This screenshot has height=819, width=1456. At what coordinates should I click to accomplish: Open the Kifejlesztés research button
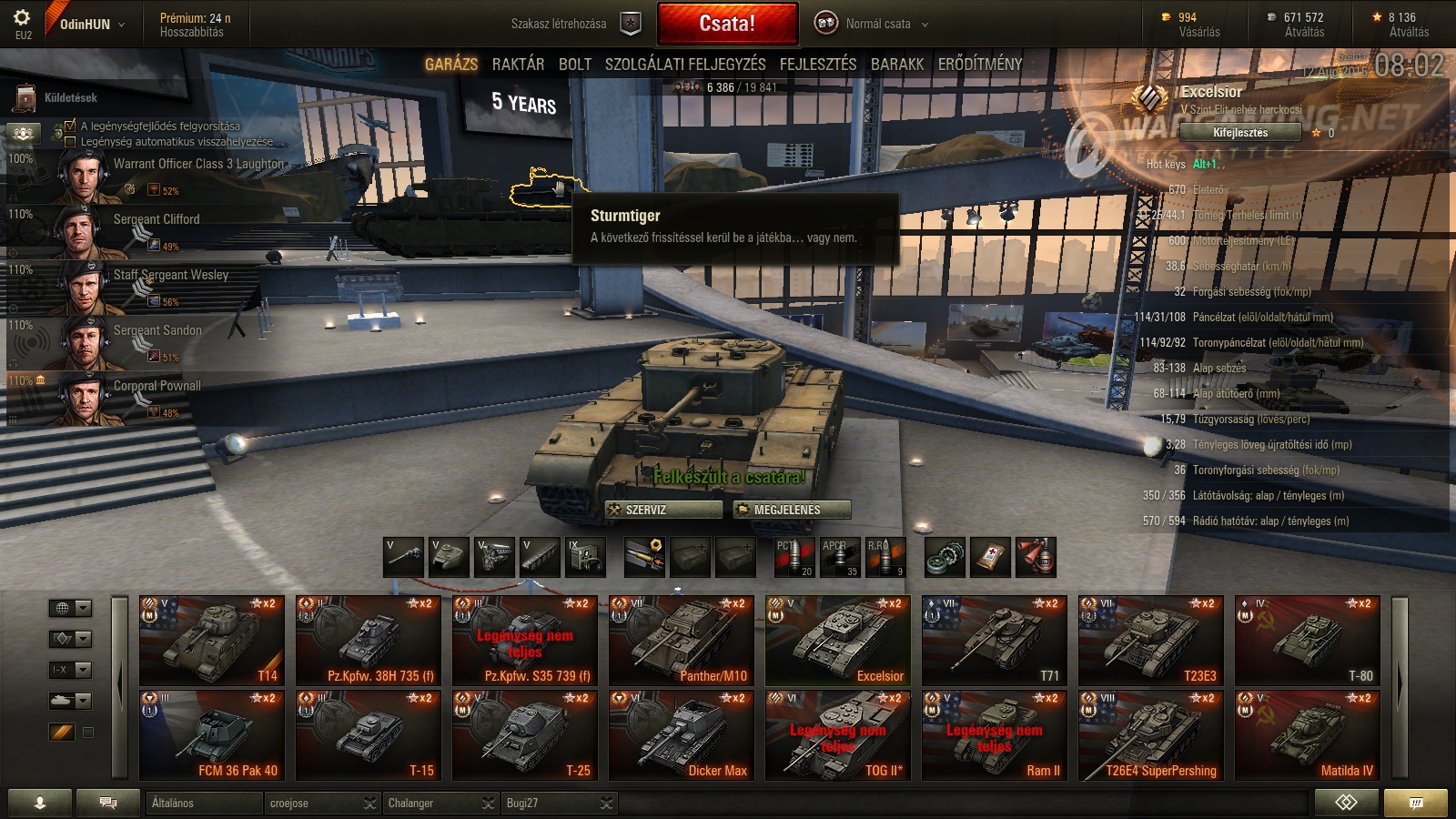point(1239,133)
